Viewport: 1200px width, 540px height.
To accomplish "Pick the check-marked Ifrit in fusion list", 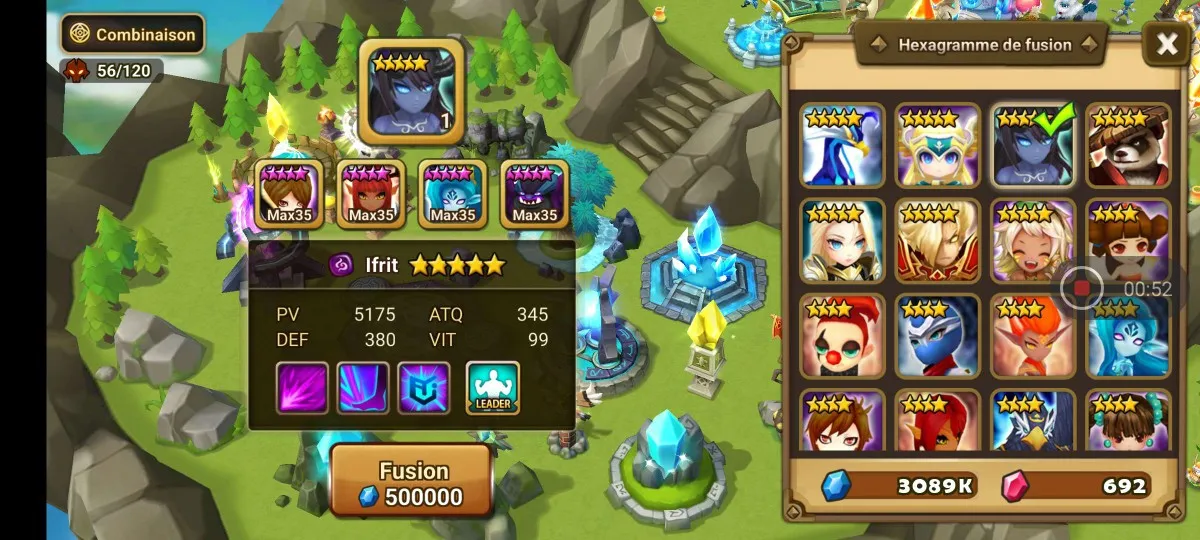I will 1033,146.
